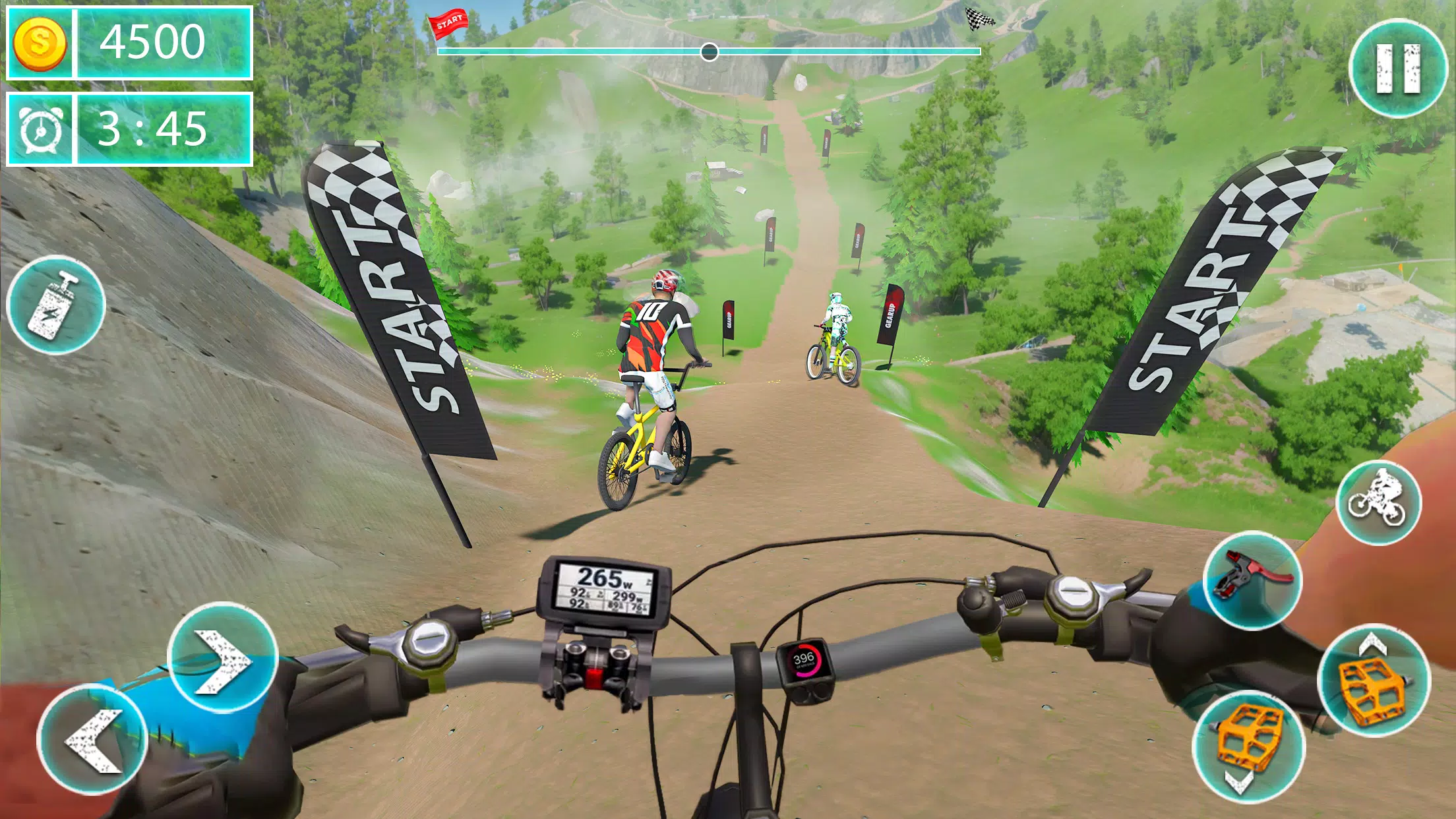This screenshot has height=819, width=1456.
Task: Click the alarm clock timer icon
Action: pyautogui.click(x=40, y=130)
